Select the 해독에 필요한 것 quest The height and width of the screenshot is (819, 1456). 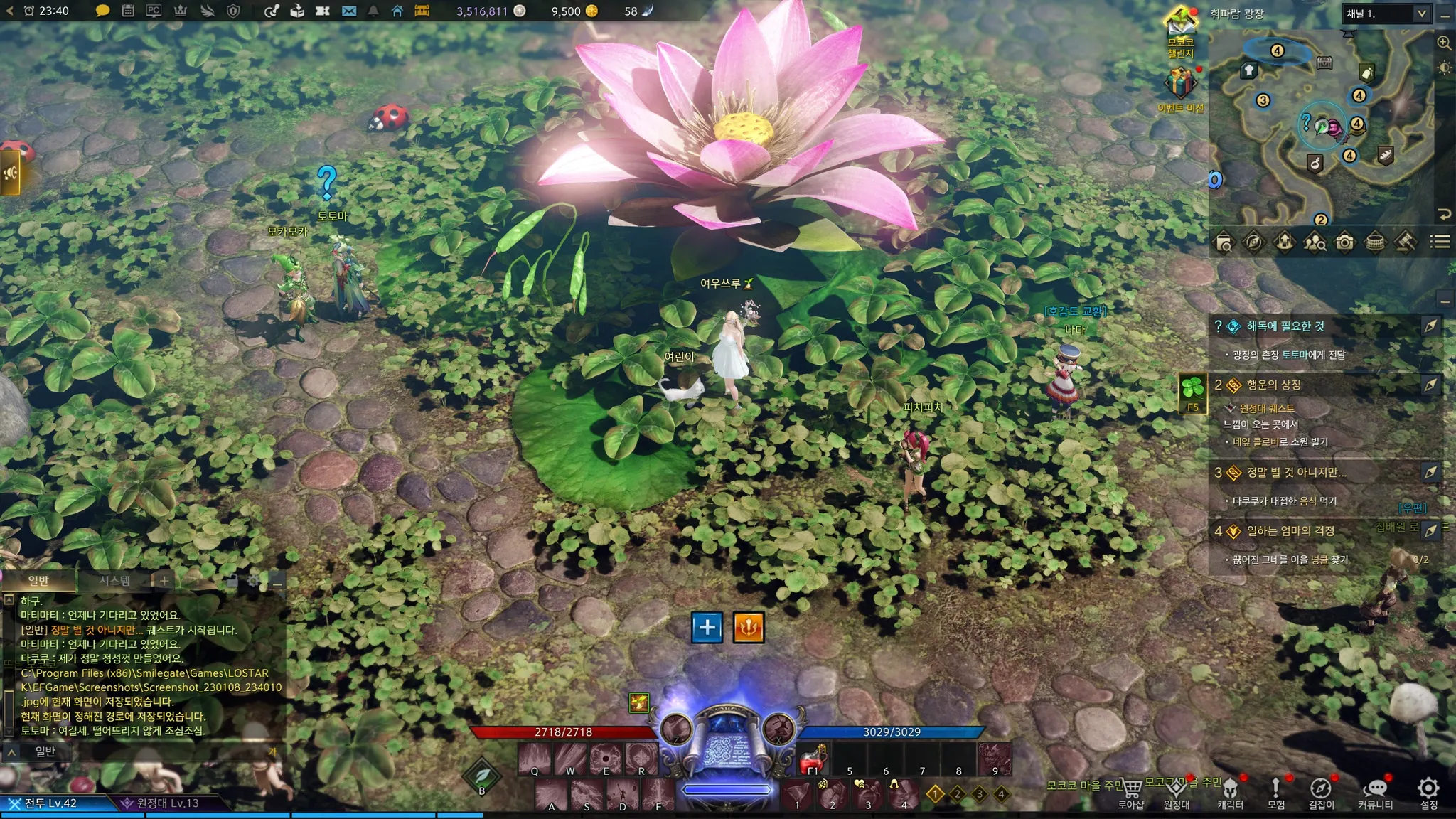[1285, 326]
